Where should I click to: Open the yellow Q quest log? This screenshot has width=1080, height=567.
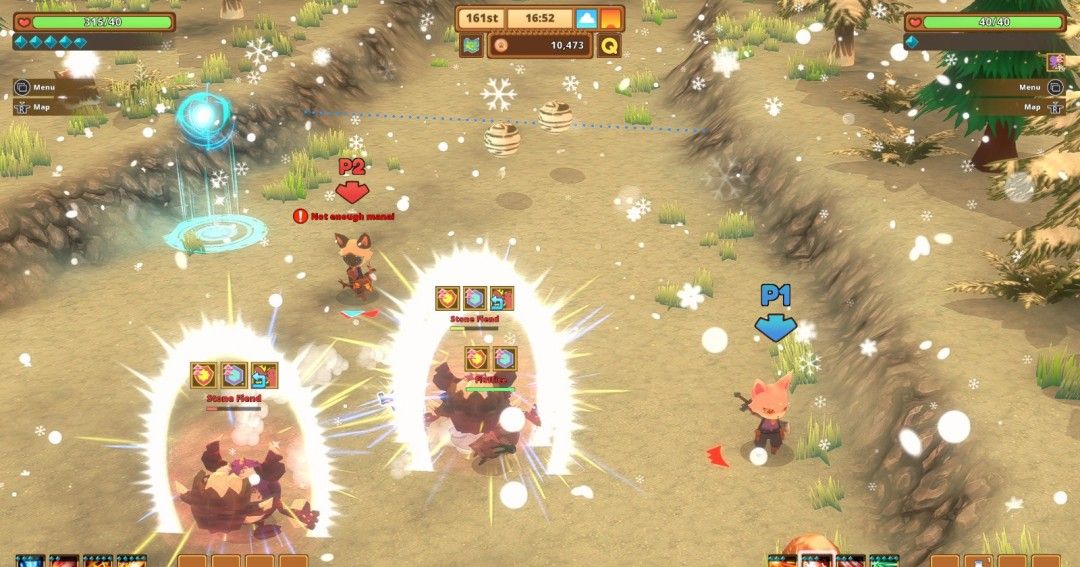(x=609, y=45)
